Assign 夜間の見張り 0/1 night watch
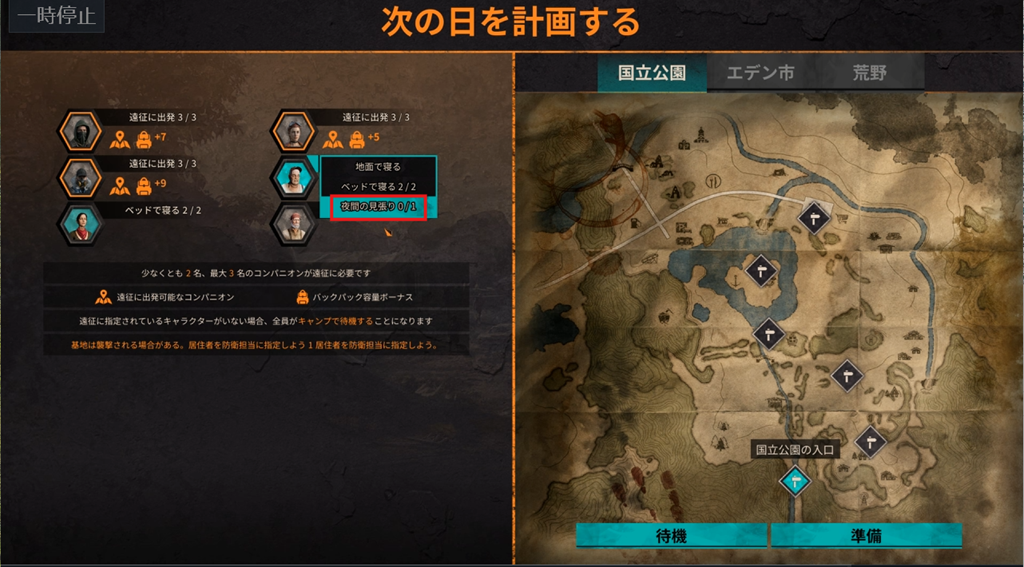 tap(377, 207)
